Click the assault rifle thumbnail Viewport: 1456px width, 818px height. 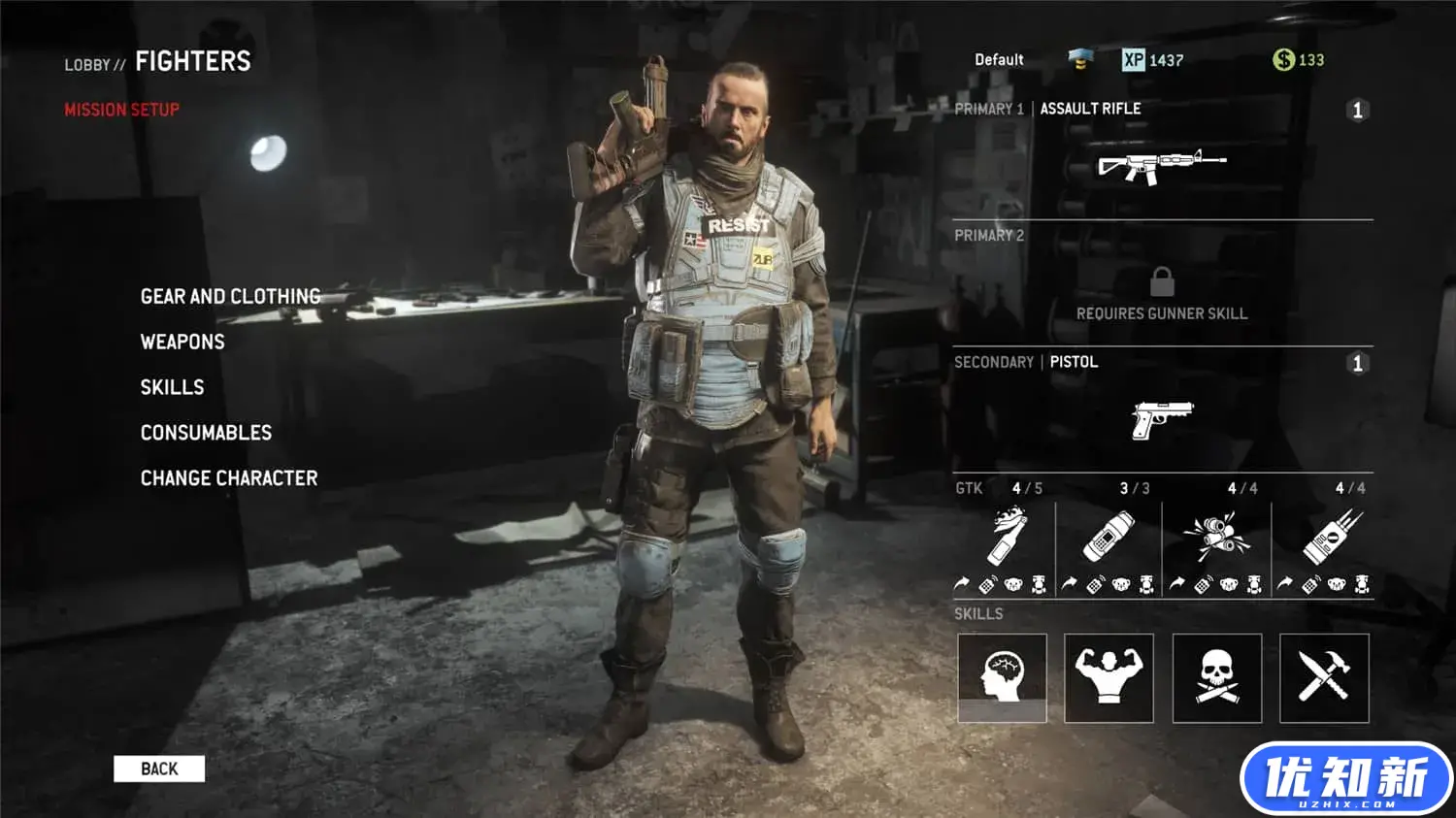[x=1162, y=163]
